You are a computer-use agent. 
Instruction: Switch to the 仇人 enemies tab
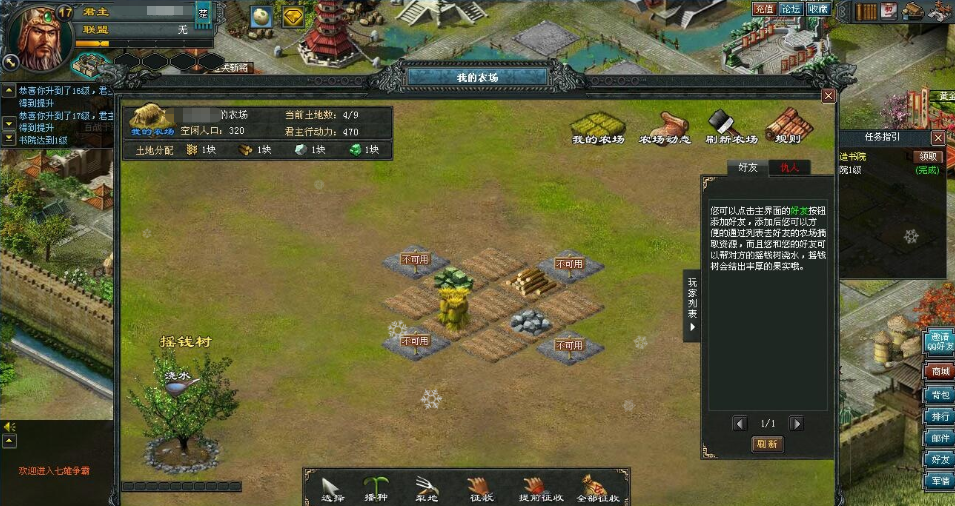[789, 167]
